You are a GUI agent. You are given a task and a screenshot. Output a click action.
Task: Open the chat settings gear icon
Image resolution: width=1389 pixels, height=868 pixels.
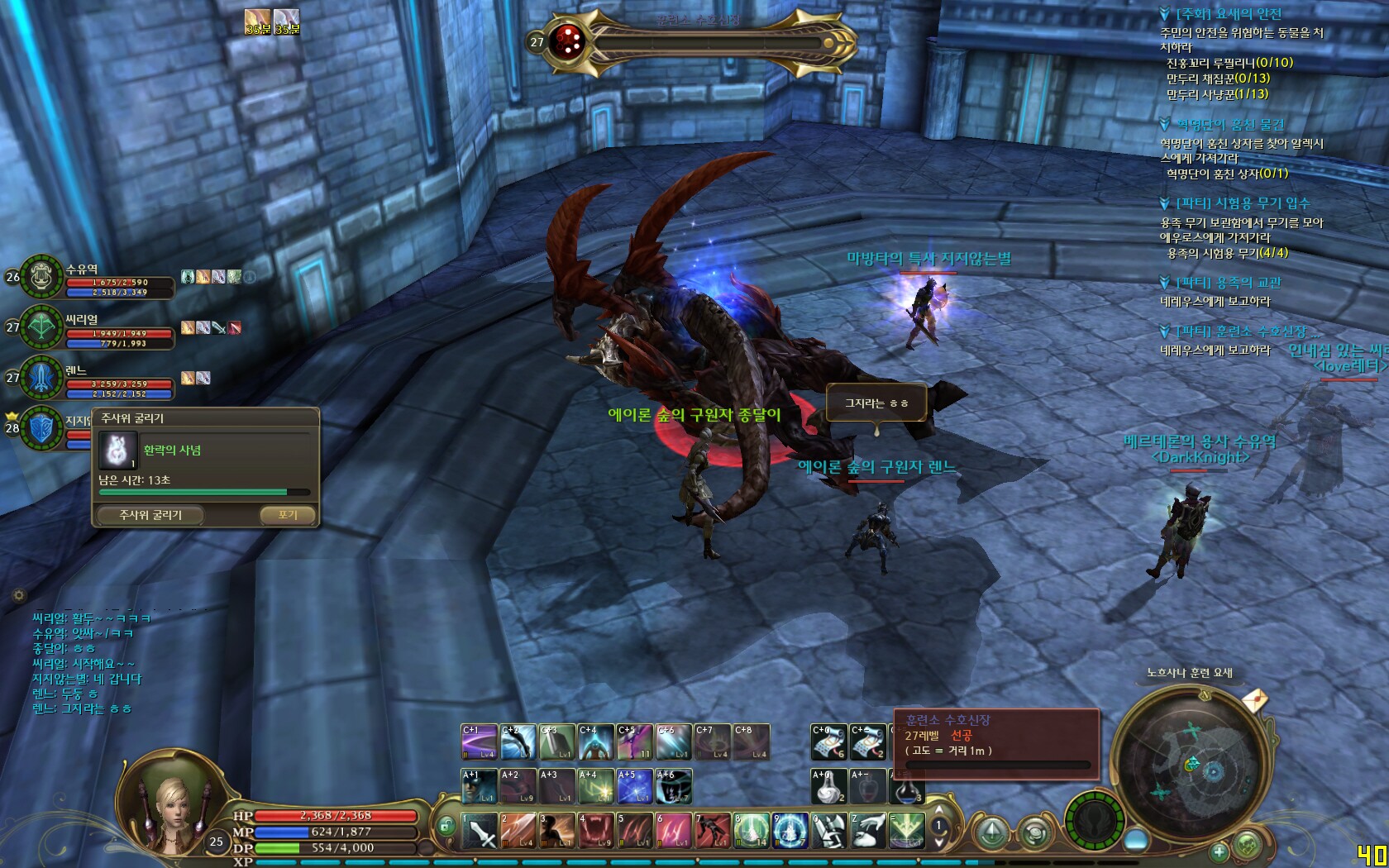19,595
